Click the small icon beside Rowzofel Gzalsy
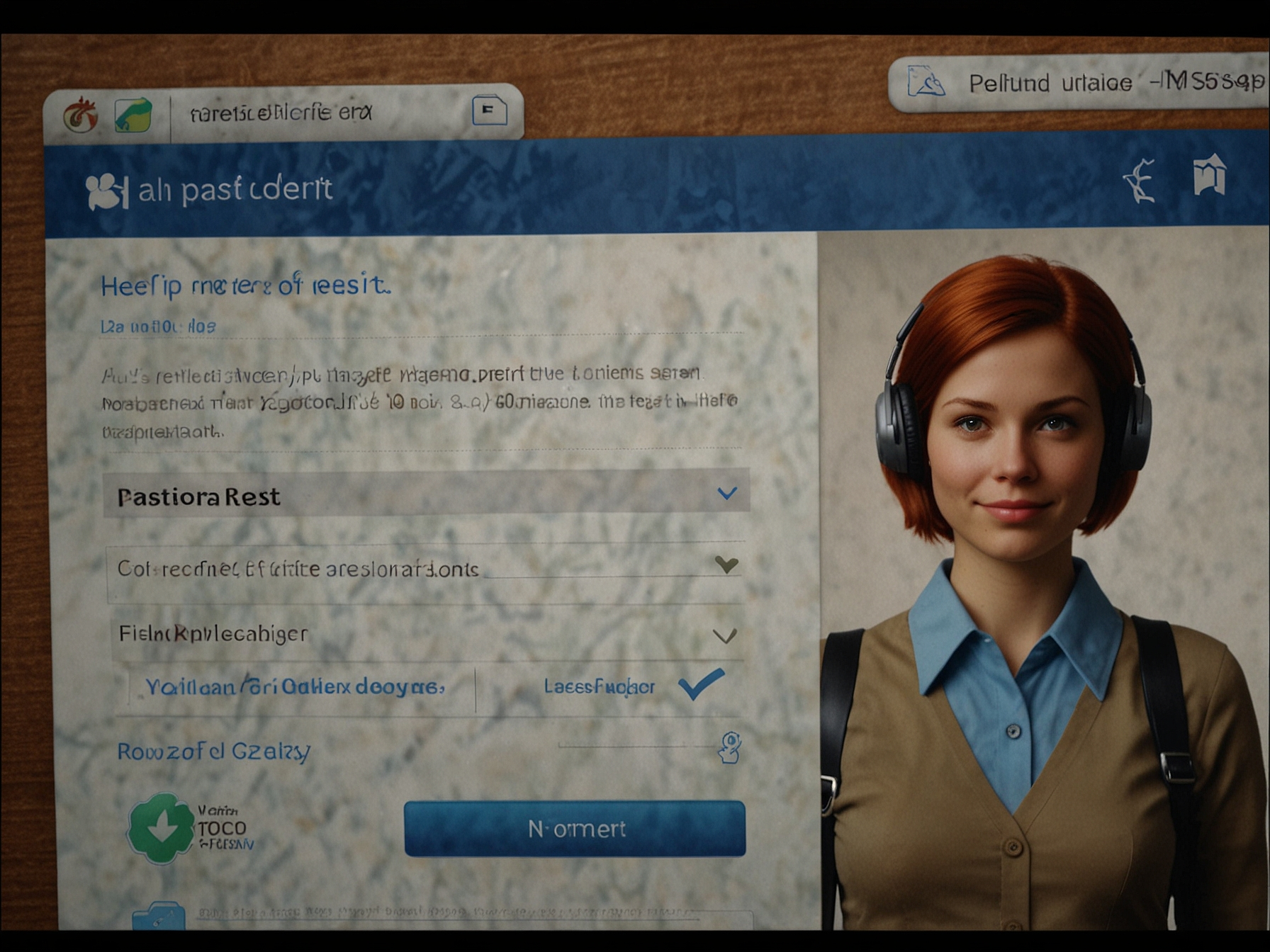This screenshot has height=952, width=1270. (729, 748)
